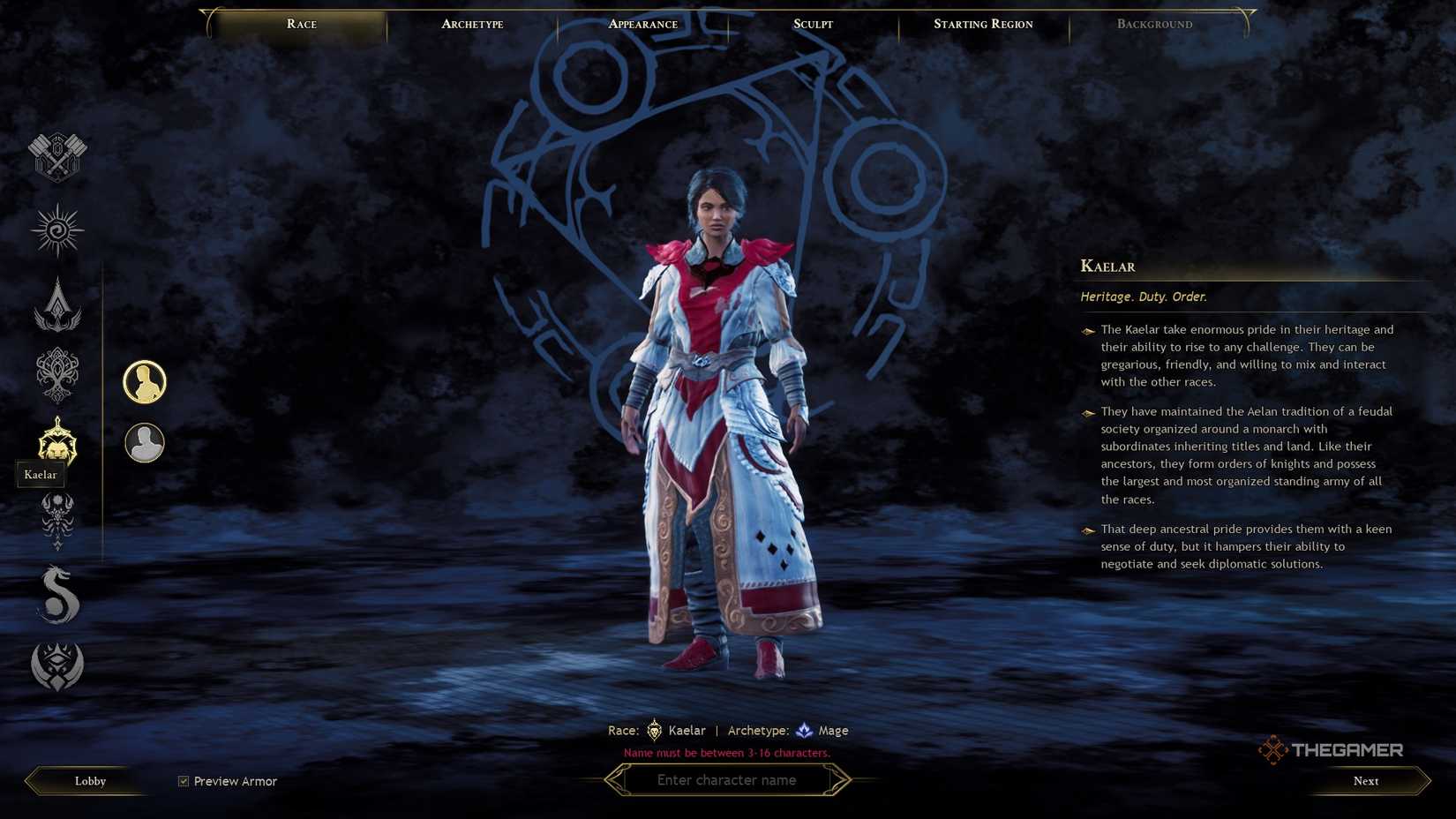Select the crossed hammers race icon
The height and width of the screenshot is (819, 1456).
56,157
